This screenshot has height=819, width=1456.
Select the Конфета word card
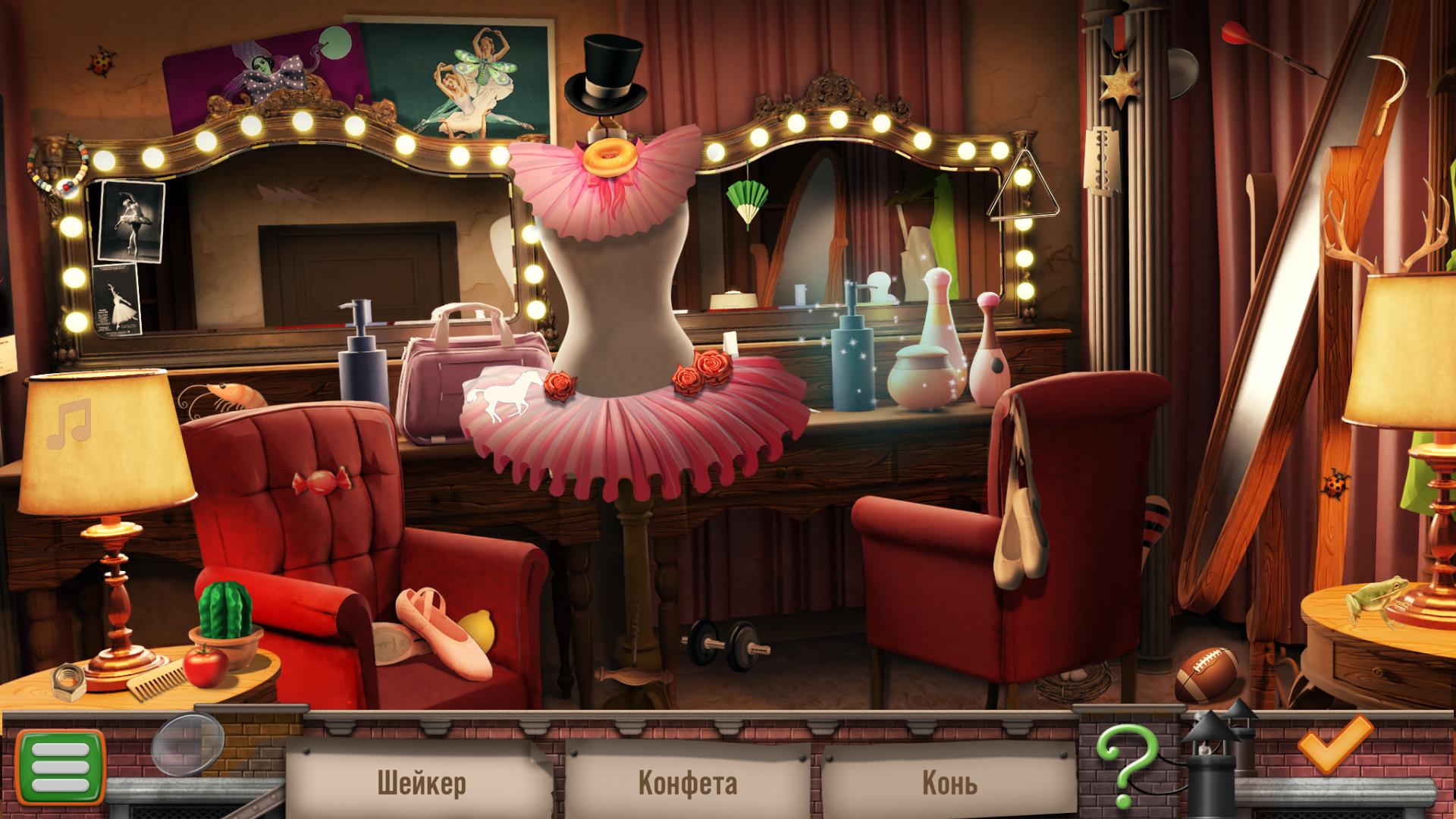(687, 781)
